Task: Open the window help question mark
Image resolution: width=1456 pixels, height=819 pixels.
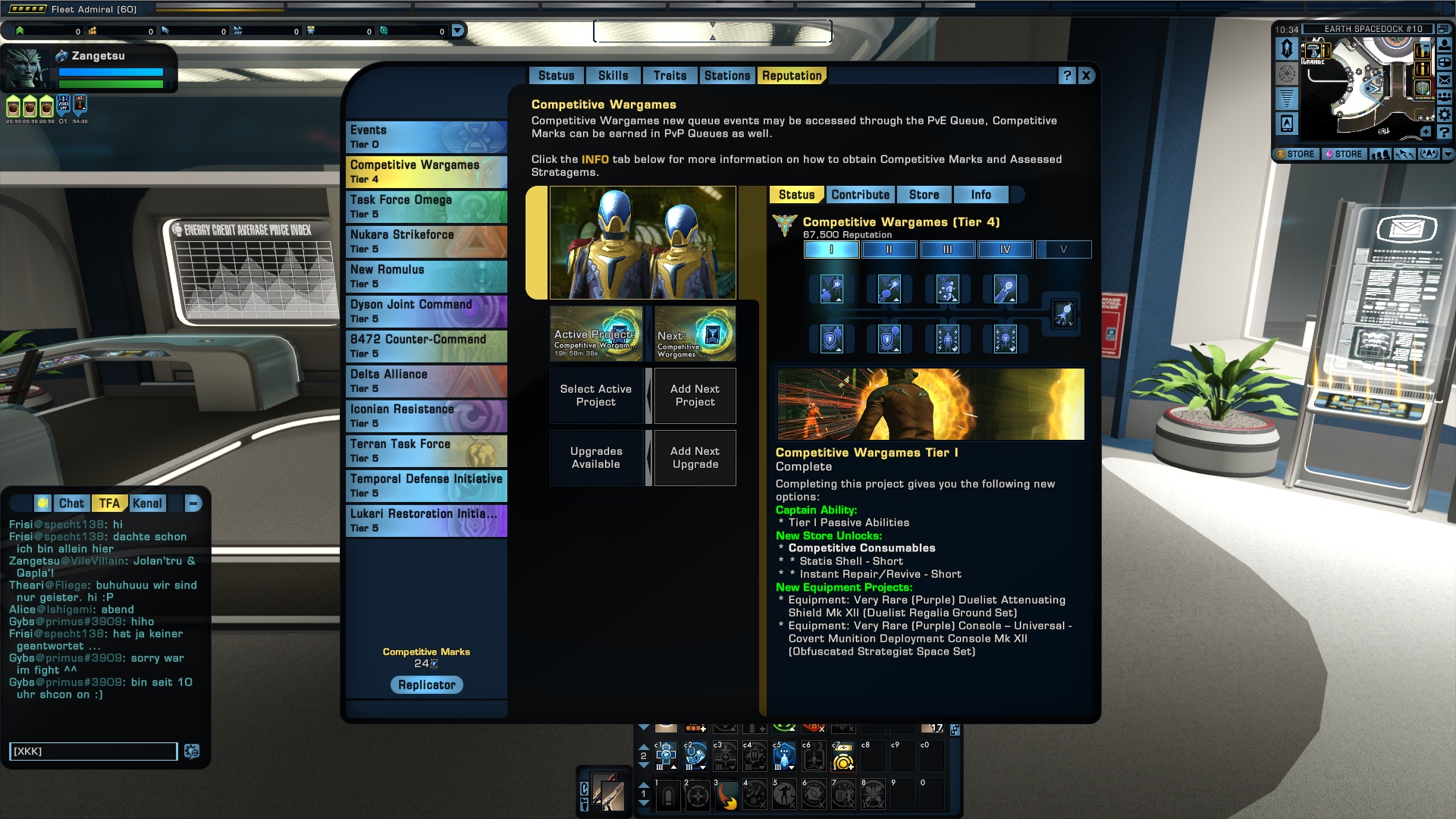Action: coord(1067,76)
